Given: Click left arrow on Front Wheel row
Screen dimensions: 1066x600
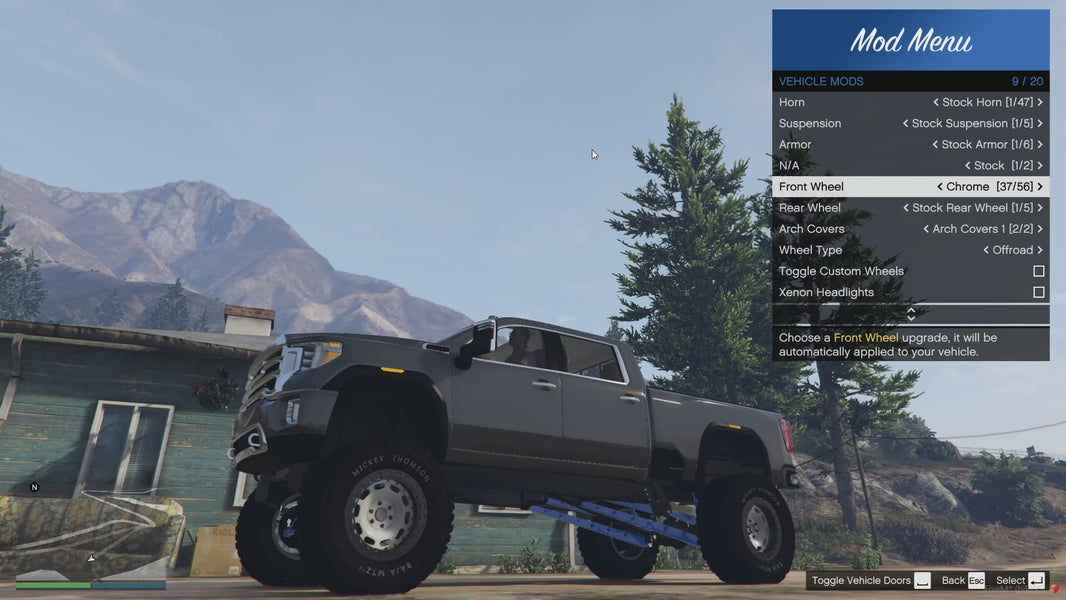Looking at the screenshot, I should pos(940,187).
